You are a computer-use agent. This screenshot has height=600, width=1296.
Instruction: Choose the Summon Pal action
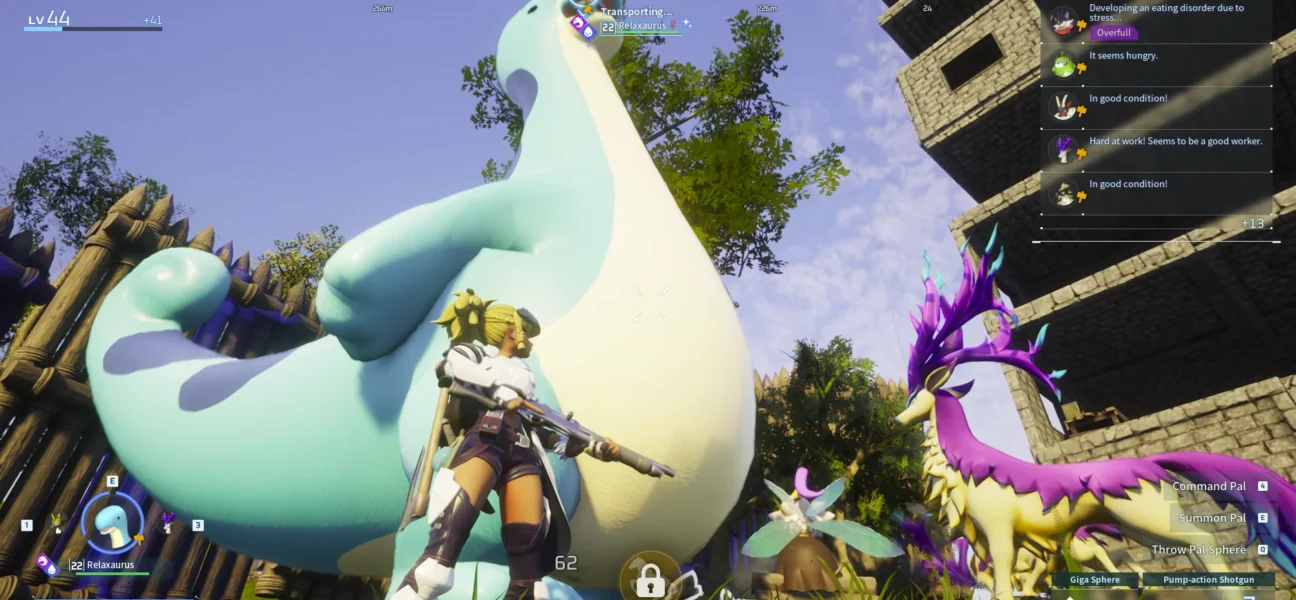click(x=1212, y=518)
